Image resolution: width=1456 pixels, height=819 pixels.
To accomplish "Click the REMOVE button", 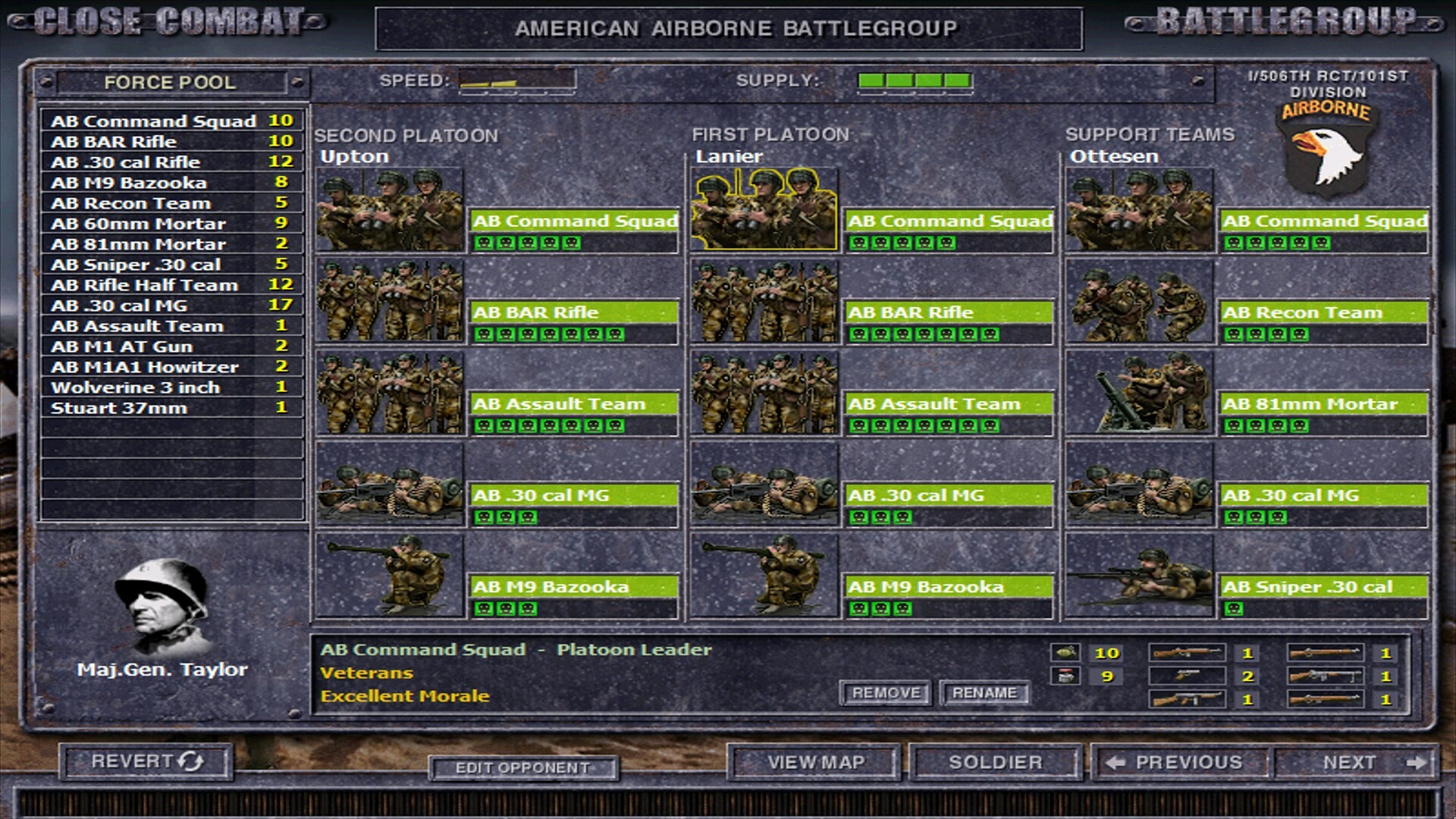I will click(884, 693).
